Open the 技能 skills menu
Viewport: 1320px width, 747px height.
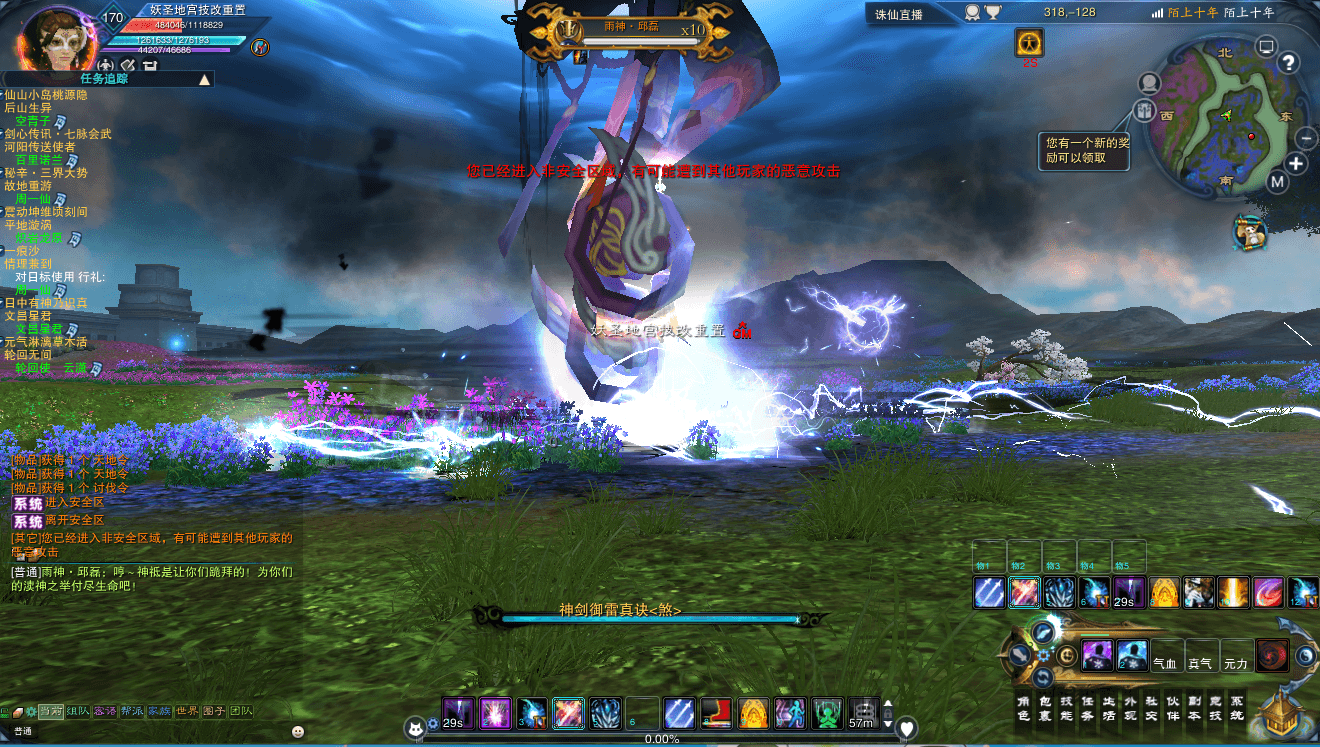[1066, 708]
